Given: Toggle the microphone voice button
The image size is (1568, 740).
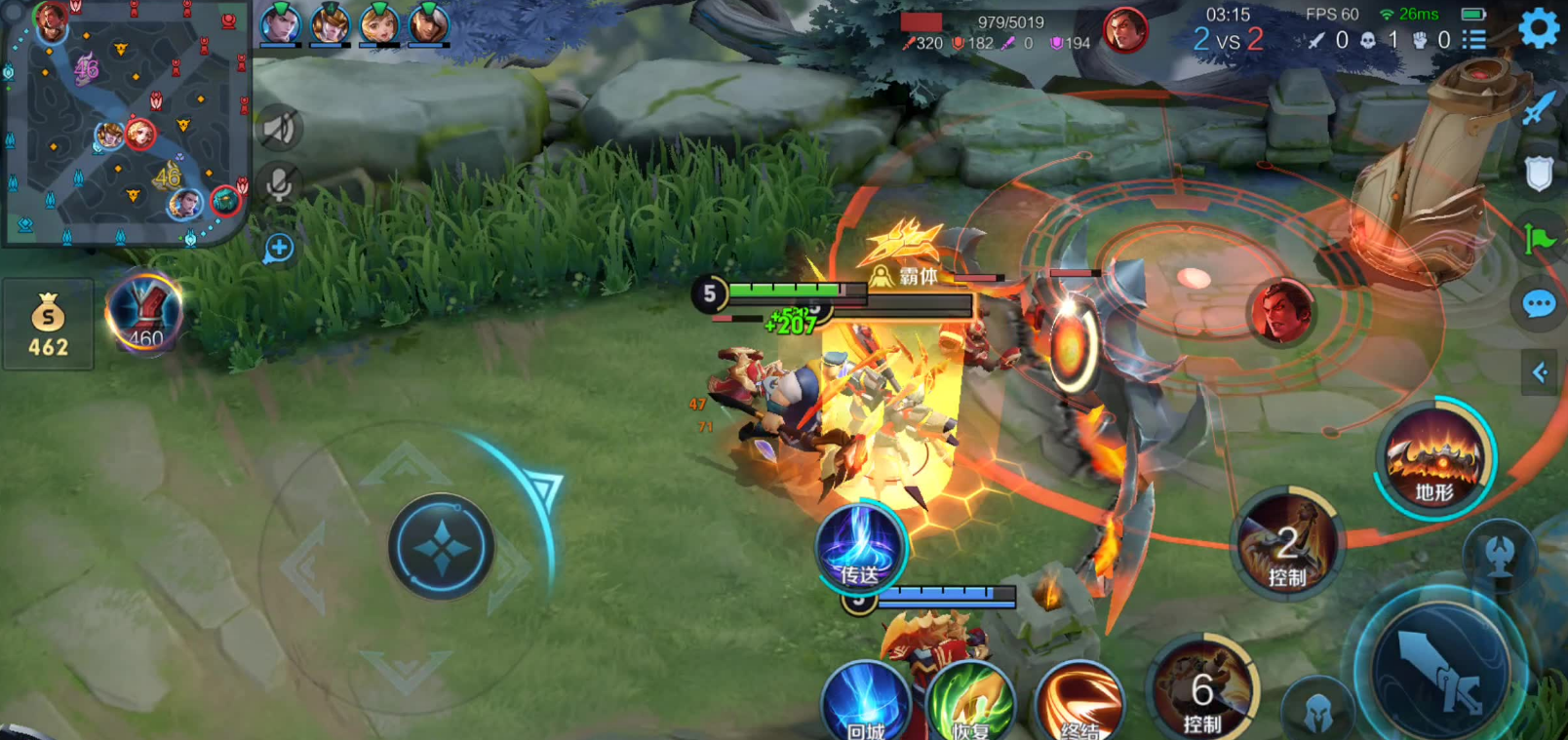Looking at the screenshot, I should [x=279, y=184].
